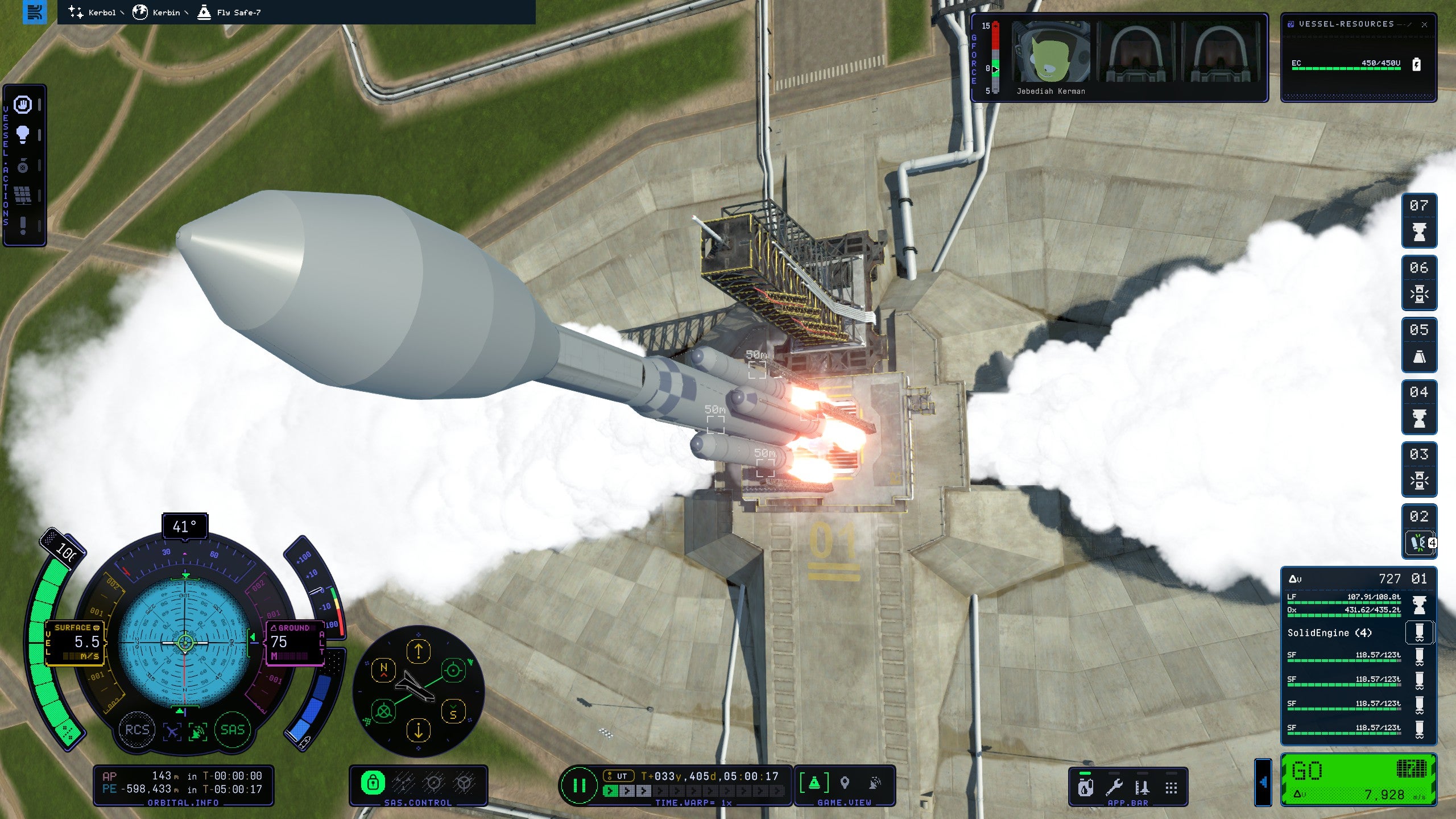
Task: Trigger the Abort action exclamation icon
Action: 23,224
